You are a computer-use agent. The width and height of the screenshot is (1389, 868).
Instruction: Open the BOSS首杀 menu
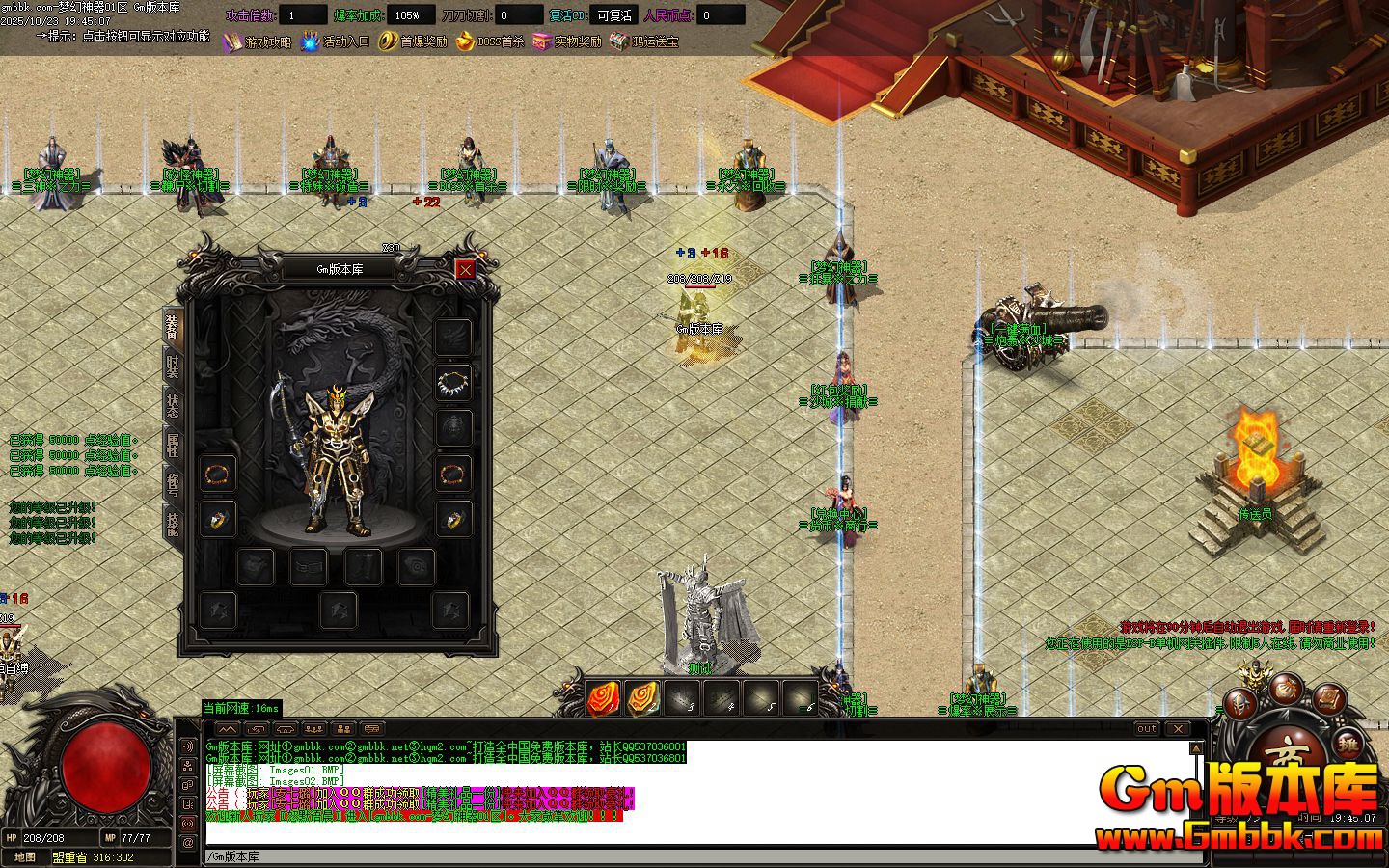pyautogui.click(x=490, y=42)
